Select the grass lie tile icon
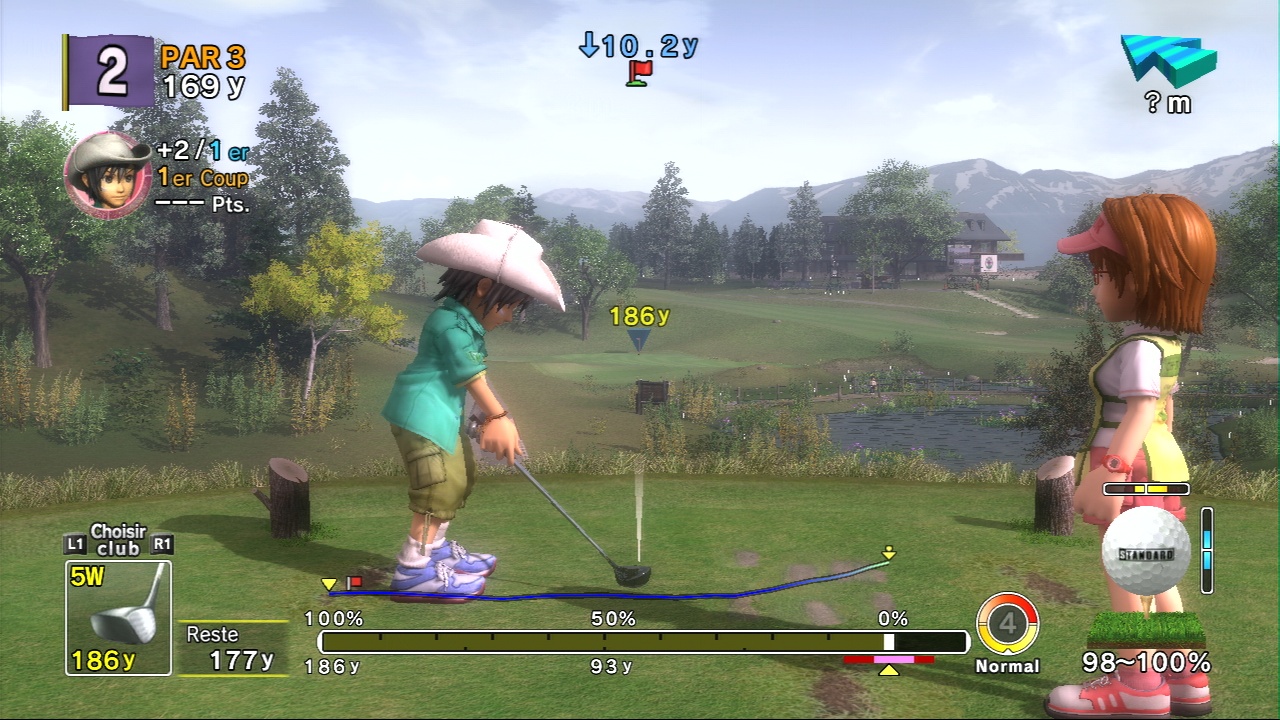Screen dimensions: 1280x720 click(1145, 628)
